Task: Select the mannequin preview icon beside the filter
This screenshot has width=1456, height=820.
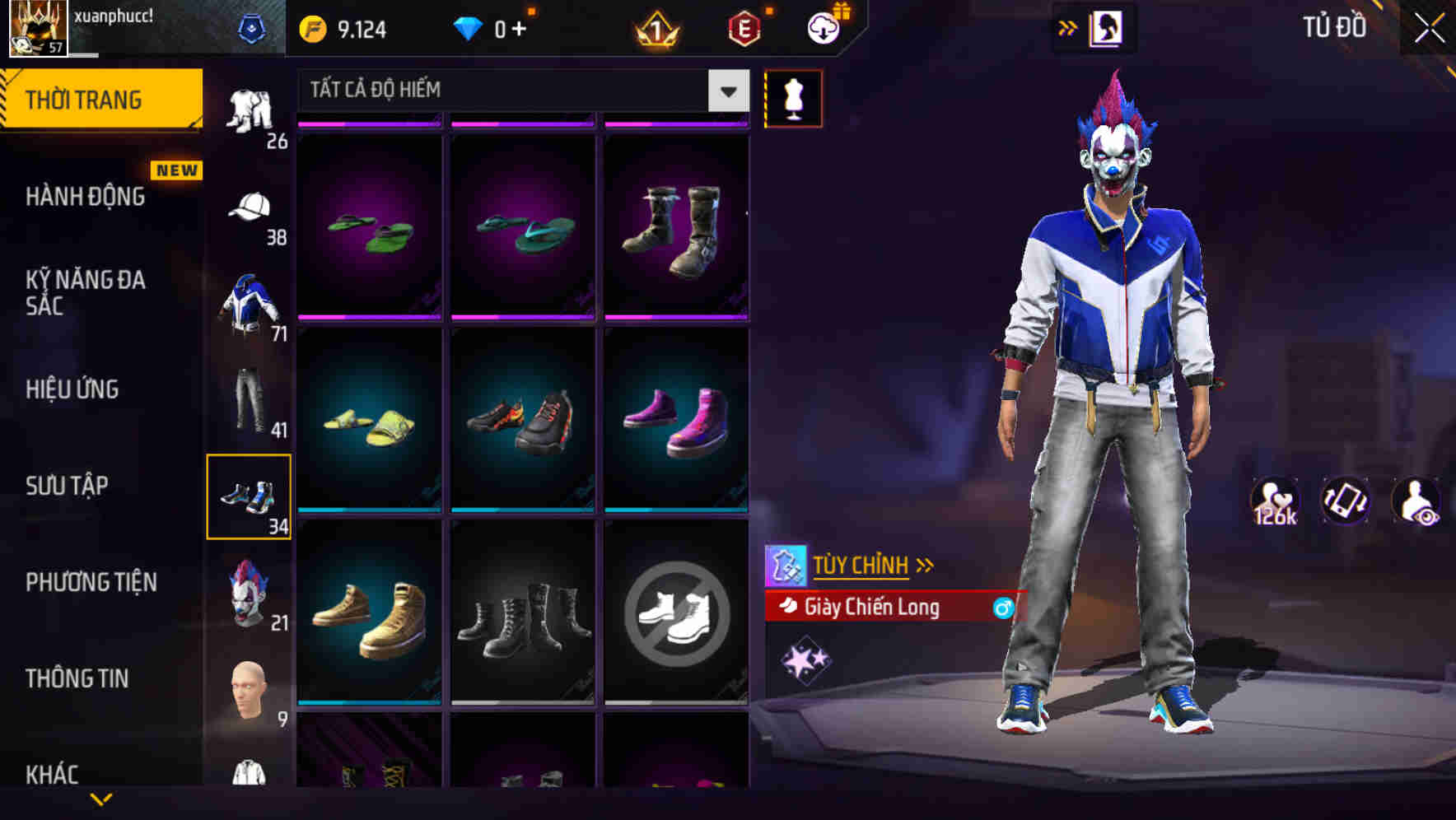Action: pos(792,98)
